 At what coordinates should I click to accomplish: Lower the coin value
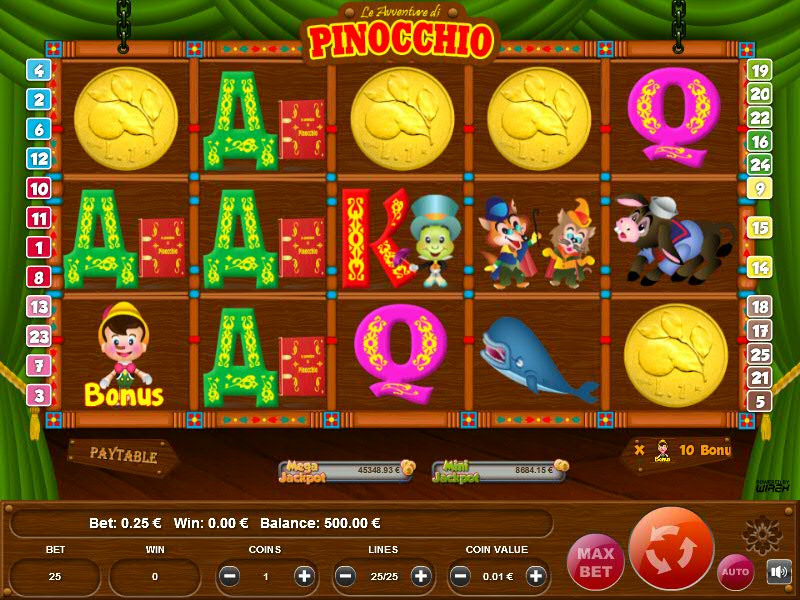point(461,576)
